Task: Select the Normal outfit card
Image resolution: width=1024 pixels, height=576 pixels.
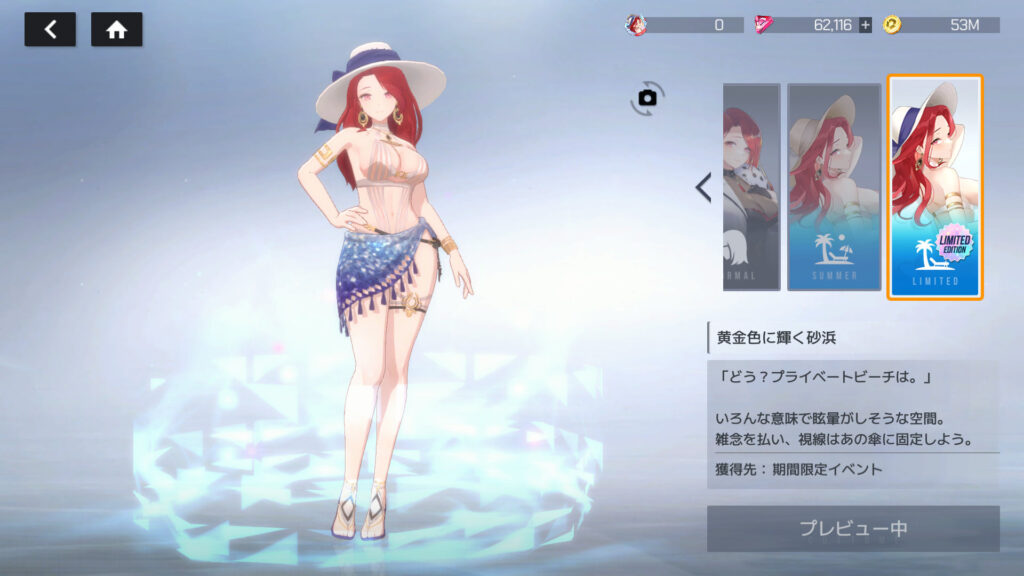Action: [751, 187]
